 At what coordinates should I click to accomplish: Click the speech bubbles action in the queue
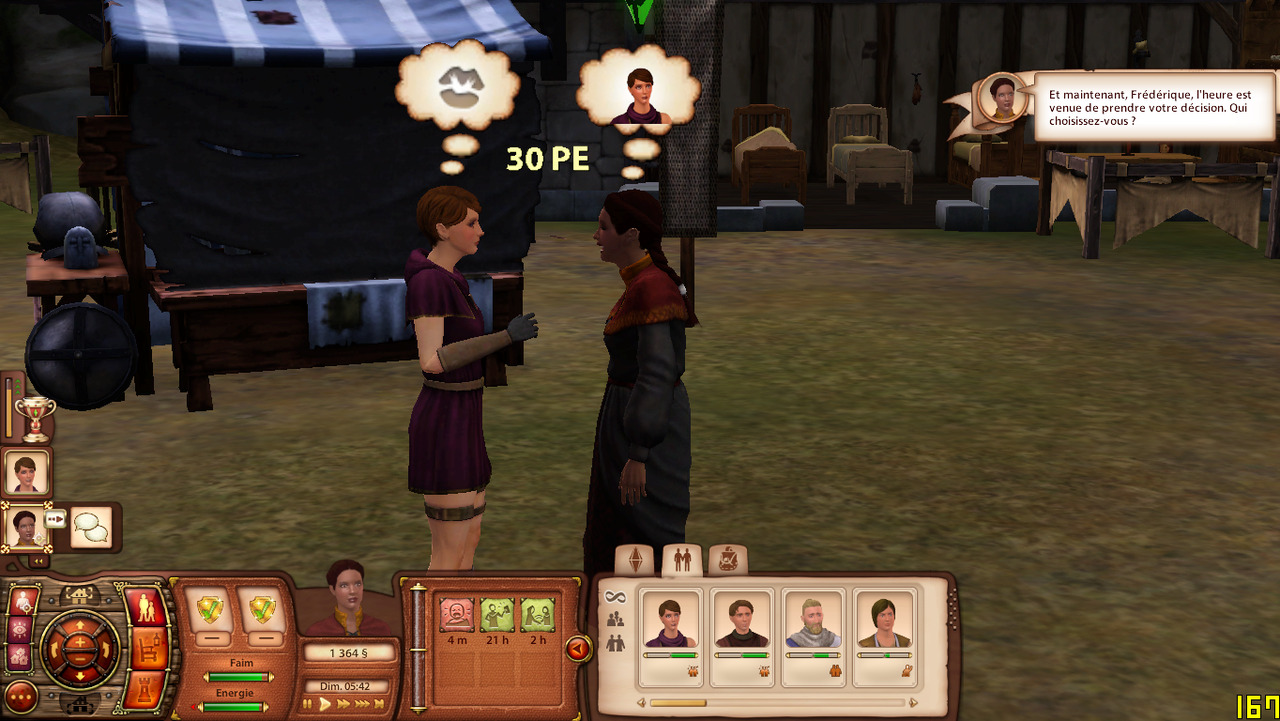pos(91,527)
